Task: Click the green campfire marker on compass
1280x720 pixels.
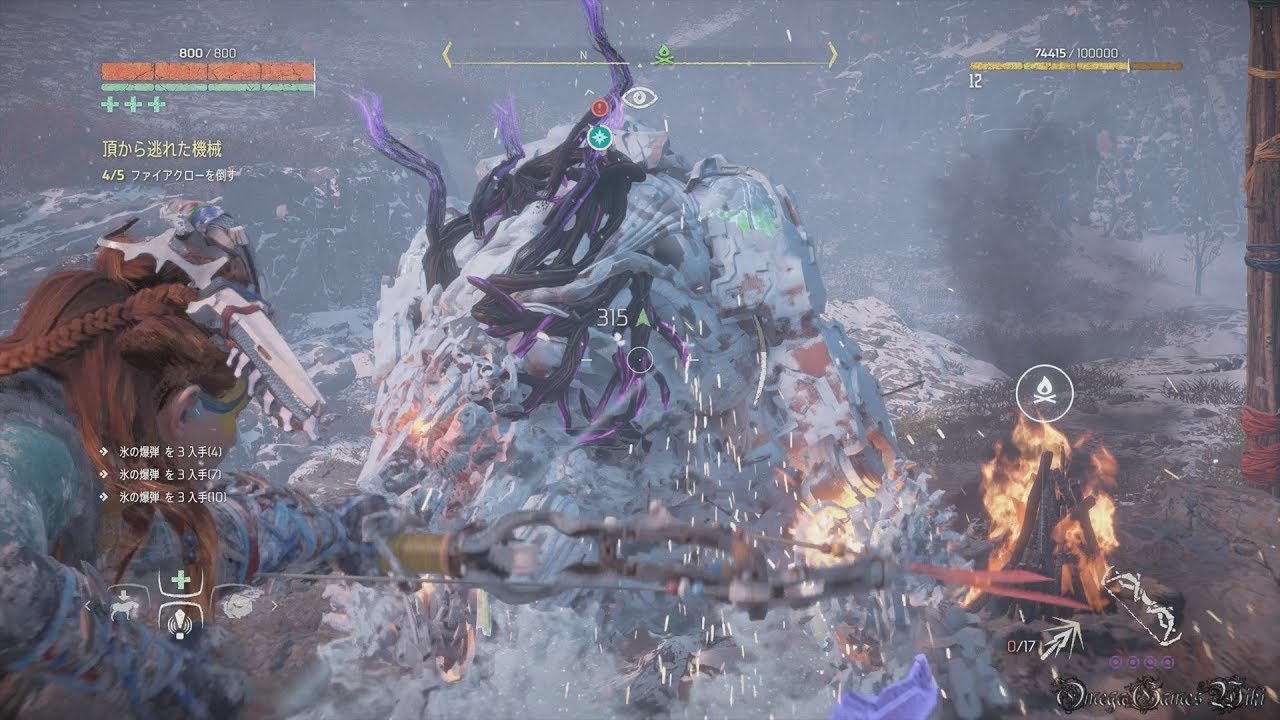Action: (662, 56)
